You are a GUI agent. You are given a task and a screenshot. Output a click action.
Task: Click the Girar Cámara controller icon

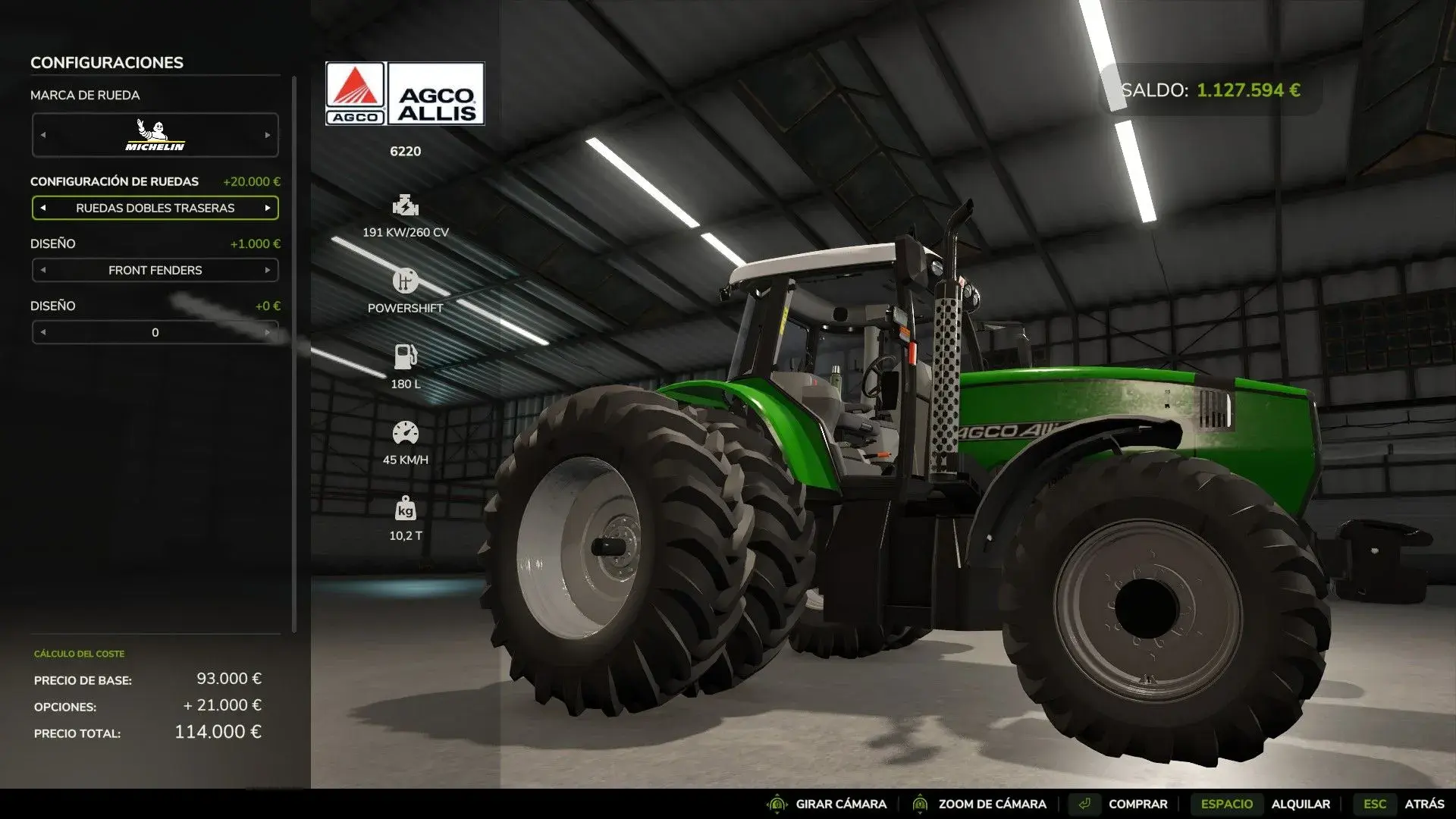click(x=777, y=804)
